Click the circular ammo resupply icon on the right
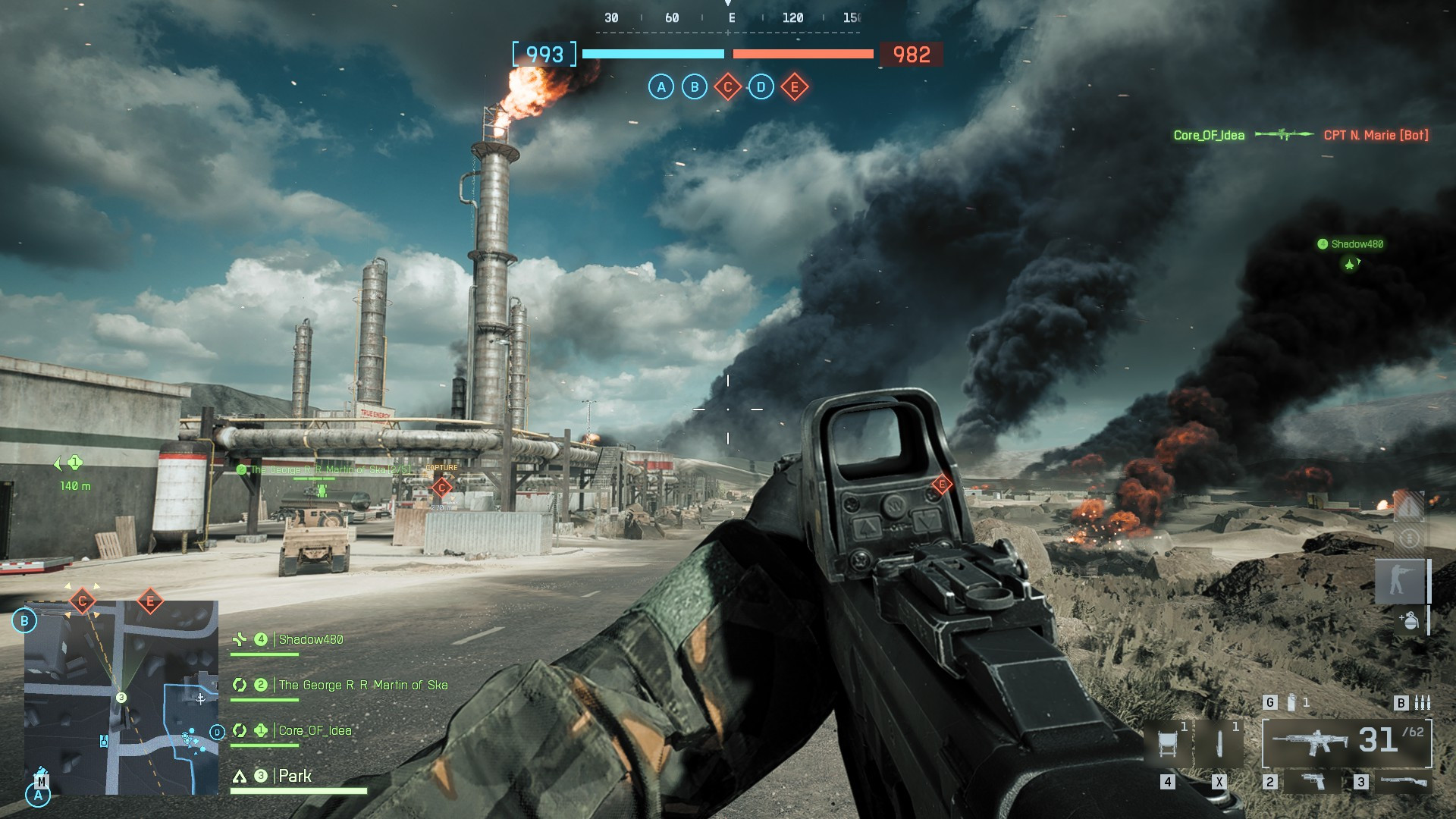The width and height of the screenshot is (1456, 819). [x=1410, y=537]
